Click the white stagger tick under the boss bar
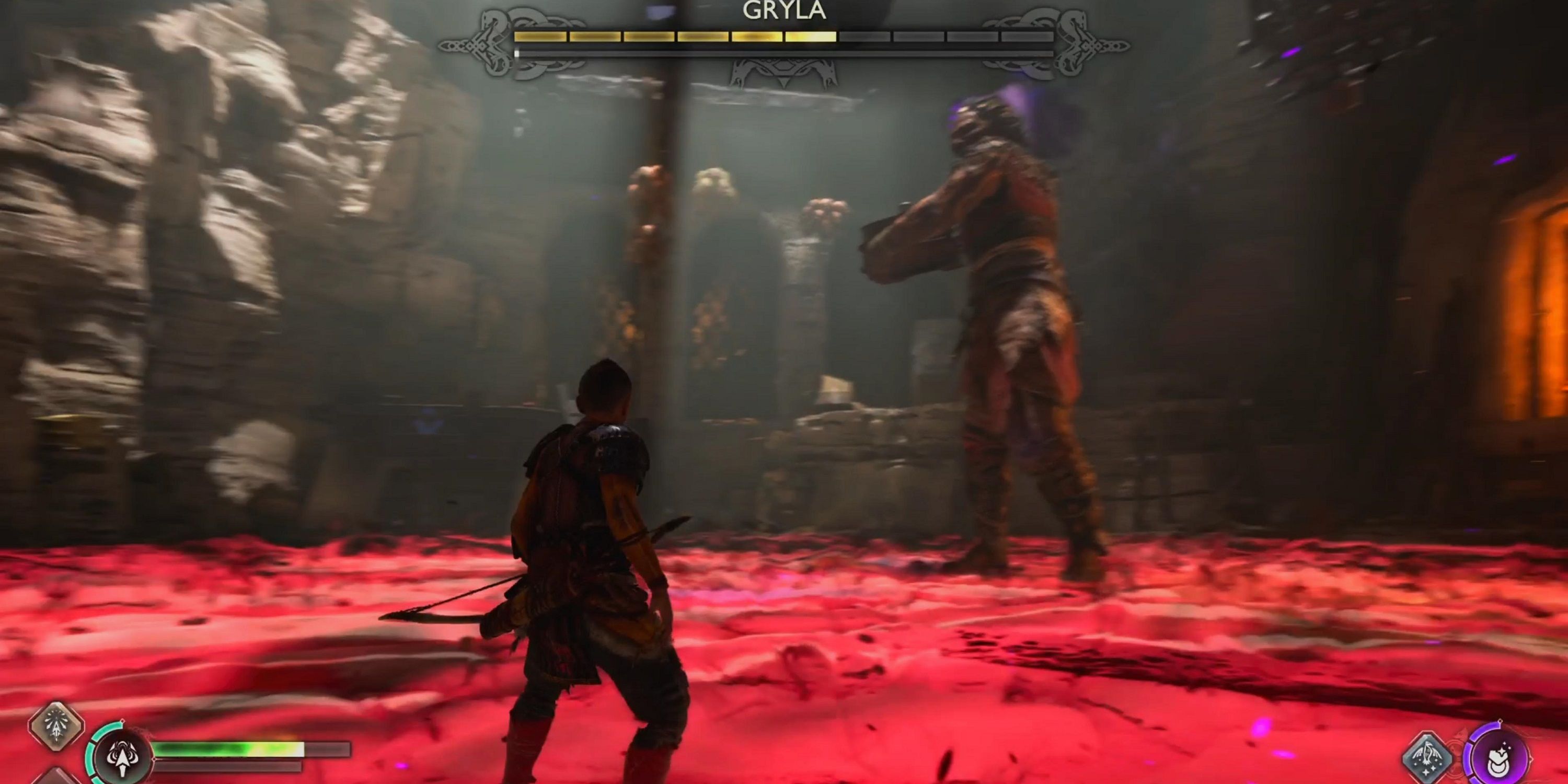 [517, 53]
